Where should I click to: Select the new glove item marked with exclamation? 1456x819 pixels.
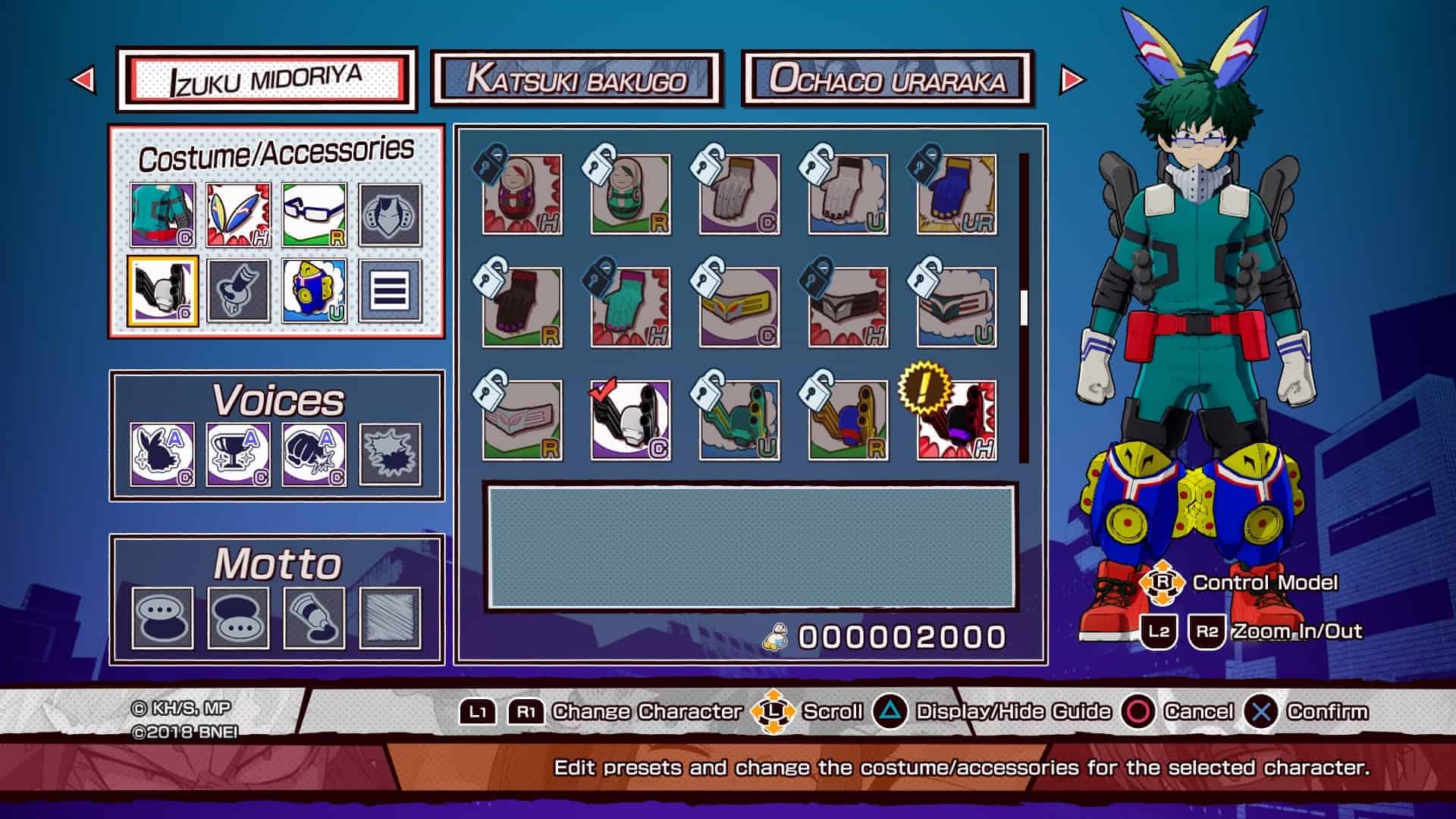(x=956, y=421)
